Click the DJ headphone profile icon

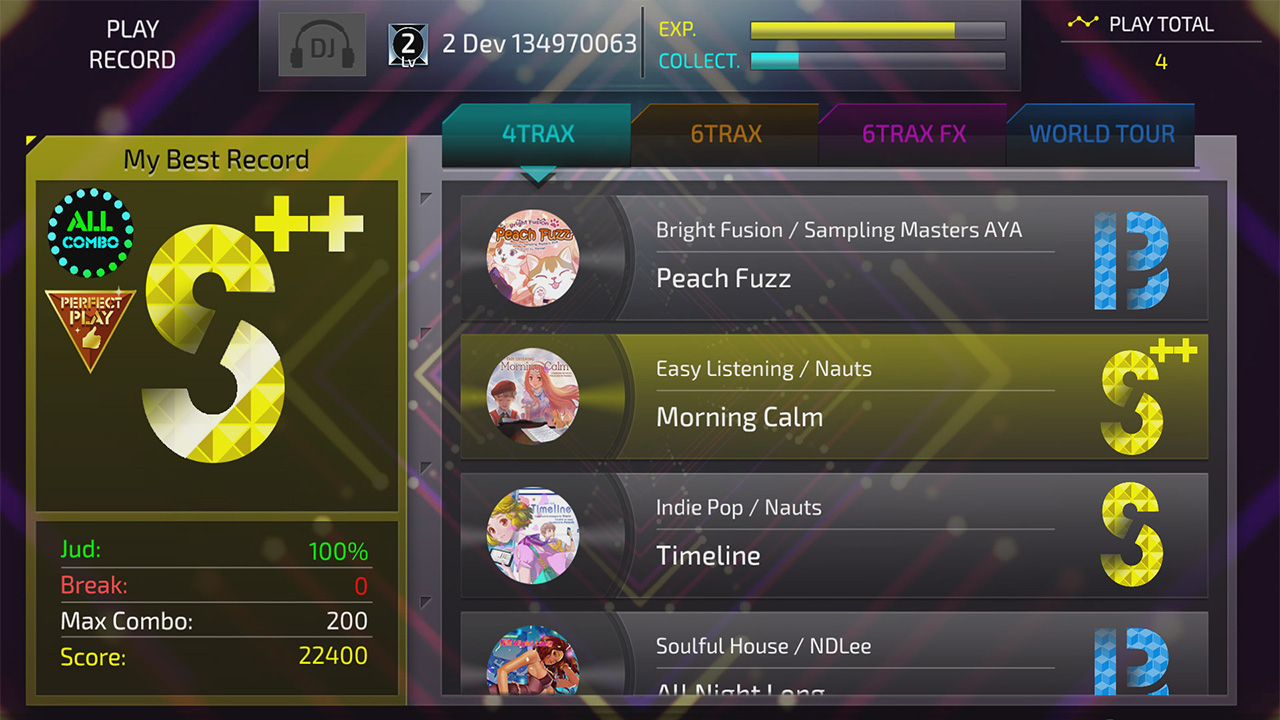point(321,45)
